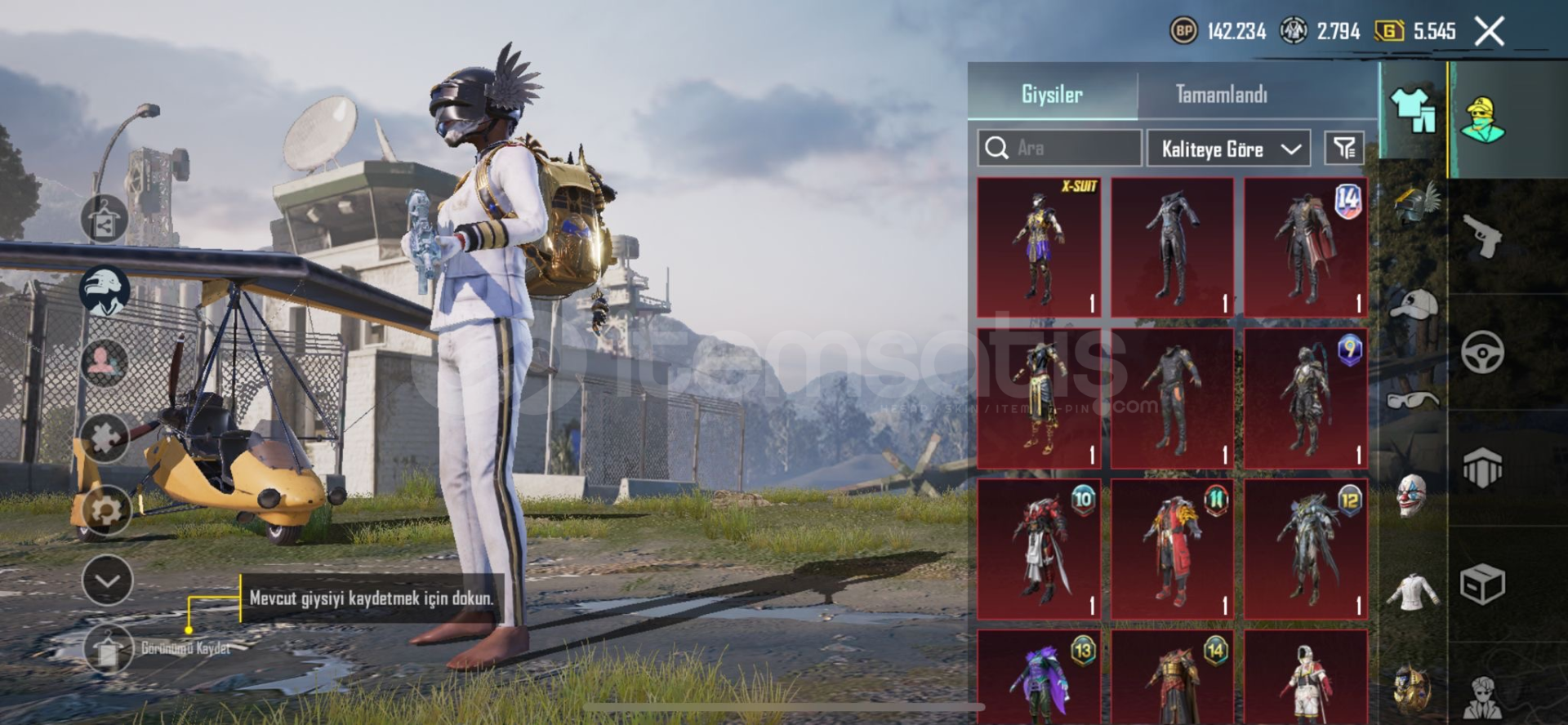Open the Tamamlandı tab

[1221, 94]
